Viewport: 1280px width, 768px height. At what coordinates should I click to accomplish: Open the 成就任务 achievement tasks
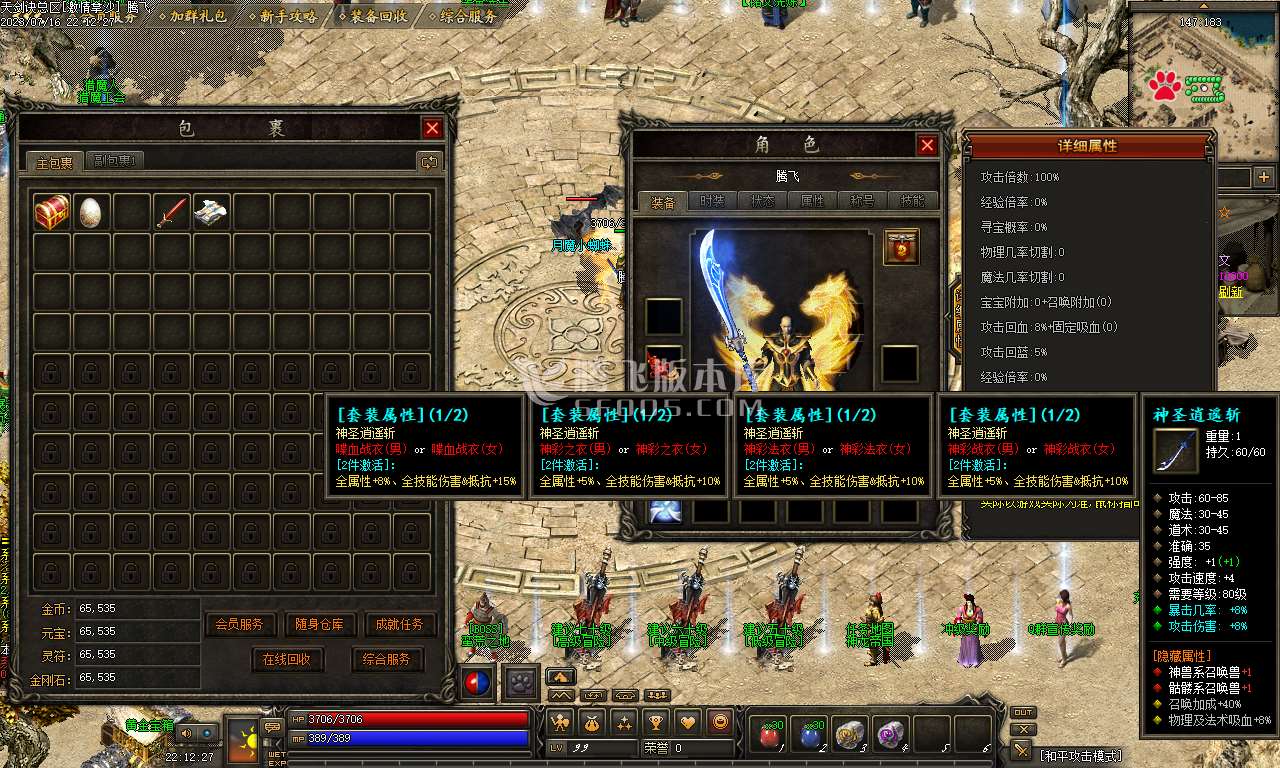(400, 624)
